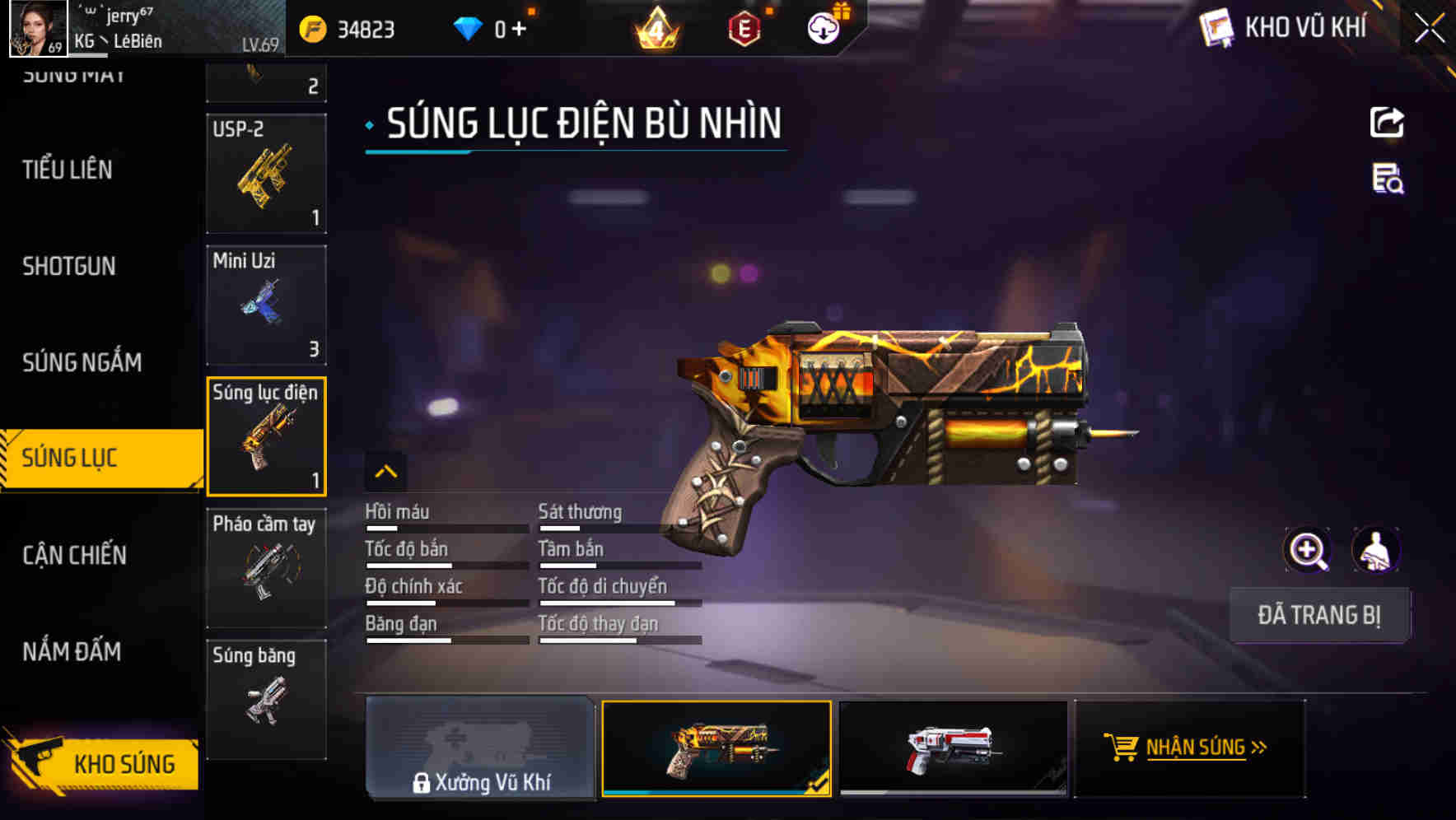Select the Mini Uzi weapon thumbnail

tap(266, 304)
